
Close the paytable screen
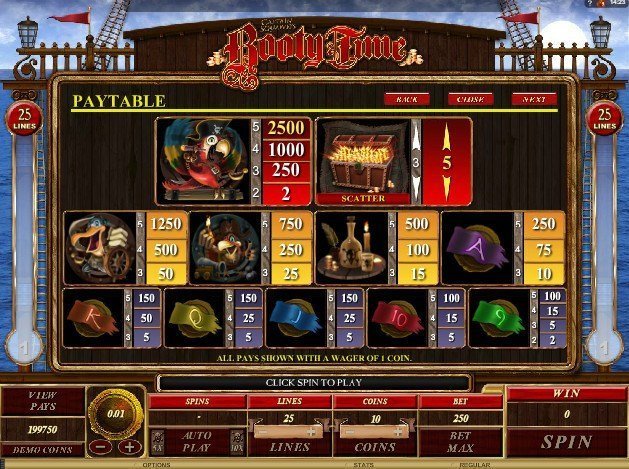point(470,100)
